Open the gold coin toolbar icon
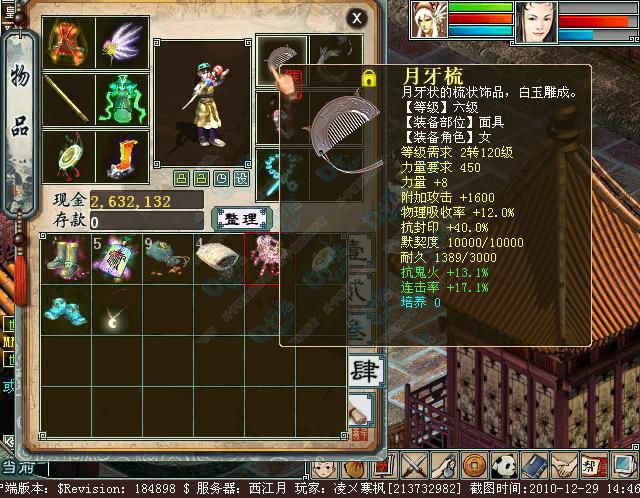The height and width of the screenshot is (498, 640). [474, 466]
